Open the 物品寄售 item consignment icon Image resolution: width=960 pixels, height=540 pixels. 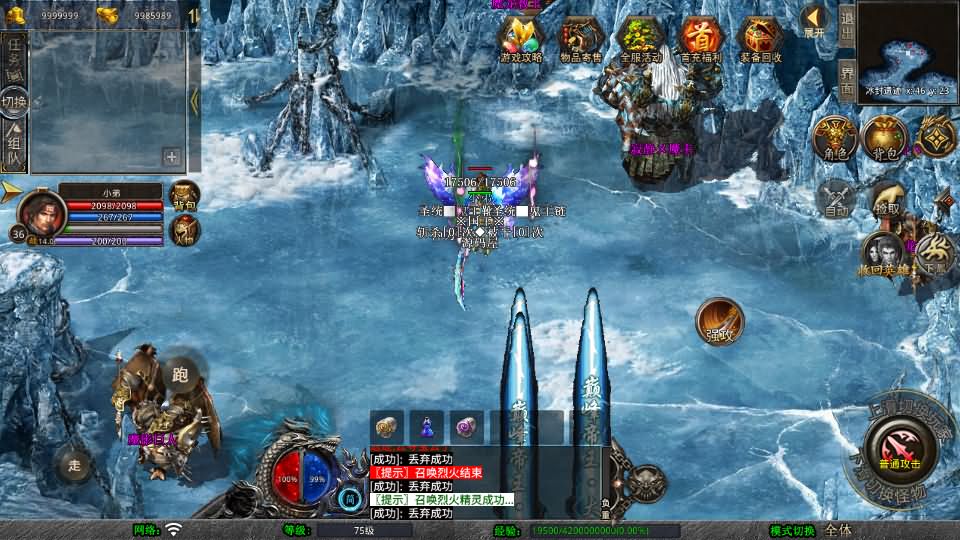pyautogui.click(x=581, y=39)
